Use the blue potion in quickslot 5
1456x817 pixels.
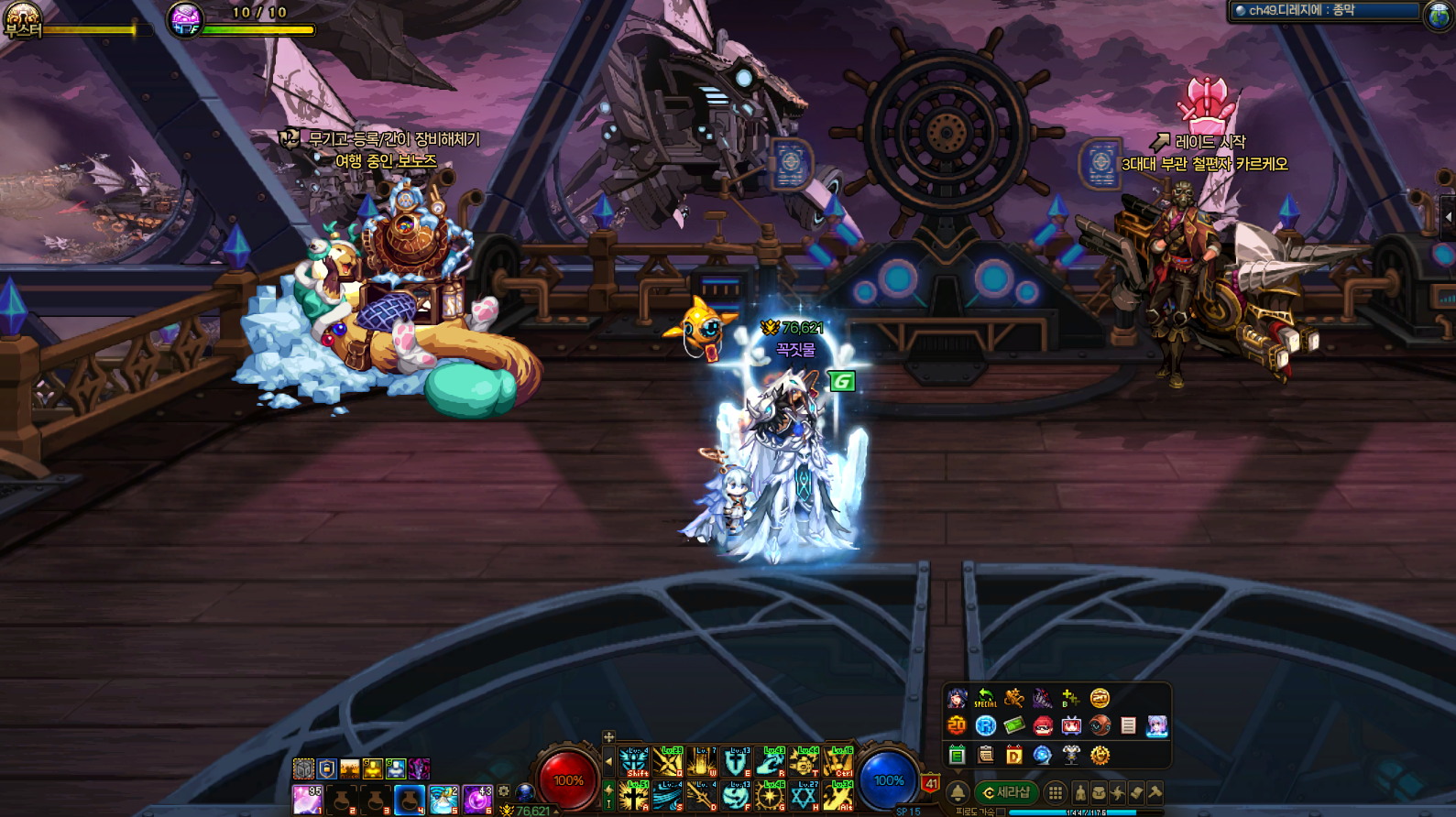click(443, 799)
